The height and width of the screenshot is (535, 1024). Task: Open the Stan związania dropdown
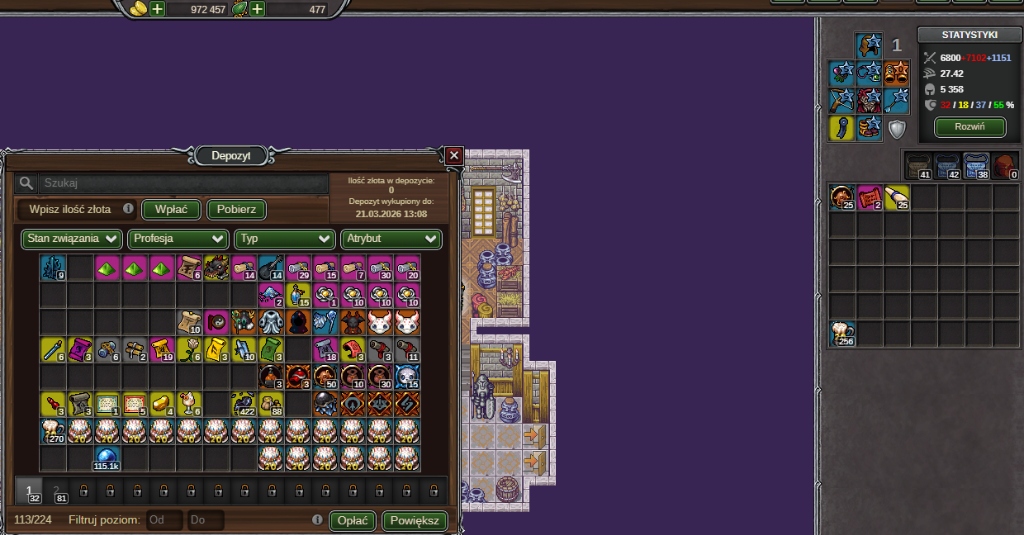(72, 239)
